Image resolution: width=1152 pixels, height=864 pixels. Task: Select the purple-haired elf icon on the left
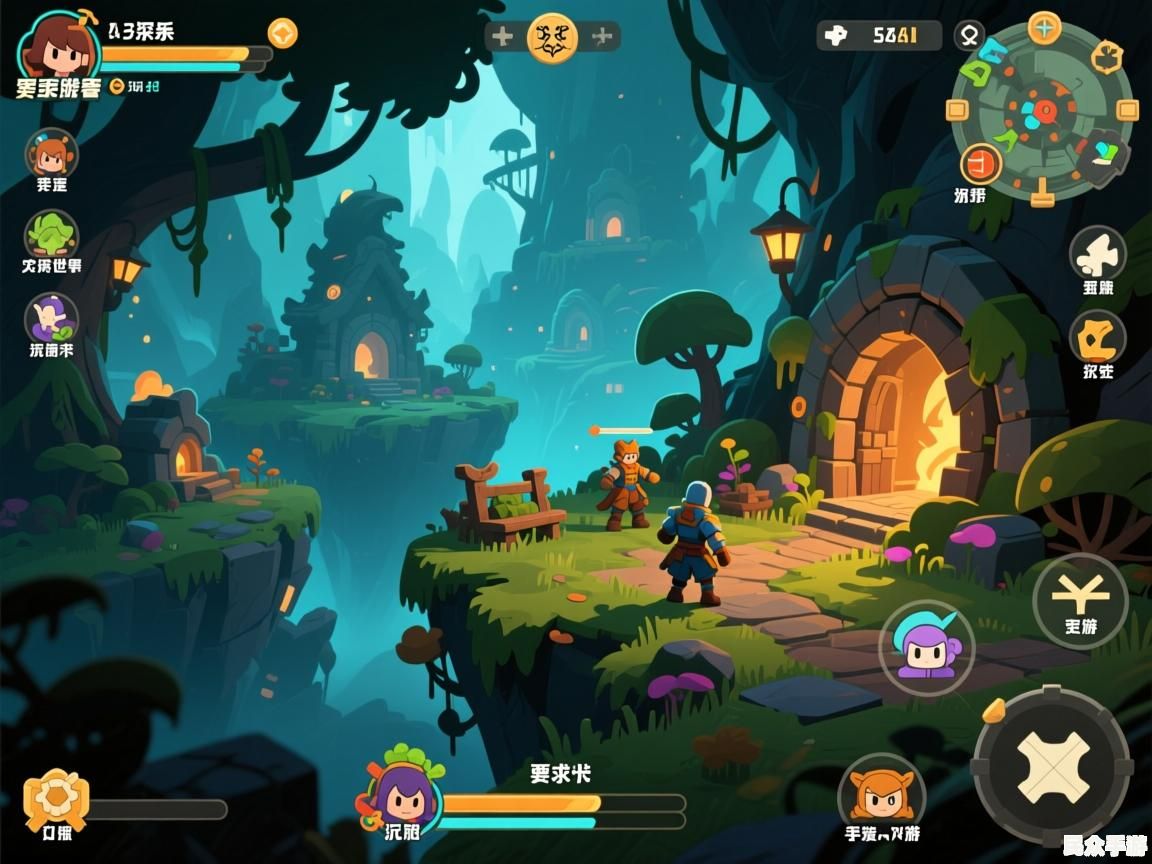click(51, 318)
